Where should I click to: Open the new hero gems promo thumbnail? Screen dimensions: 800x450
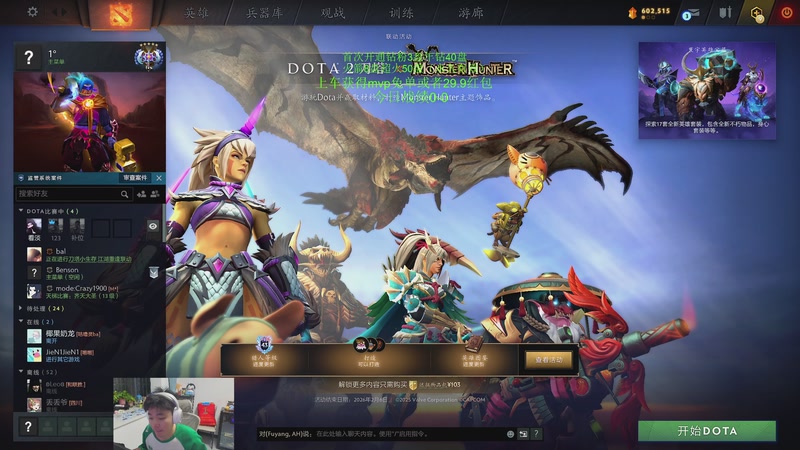click(x=707, y=89)
